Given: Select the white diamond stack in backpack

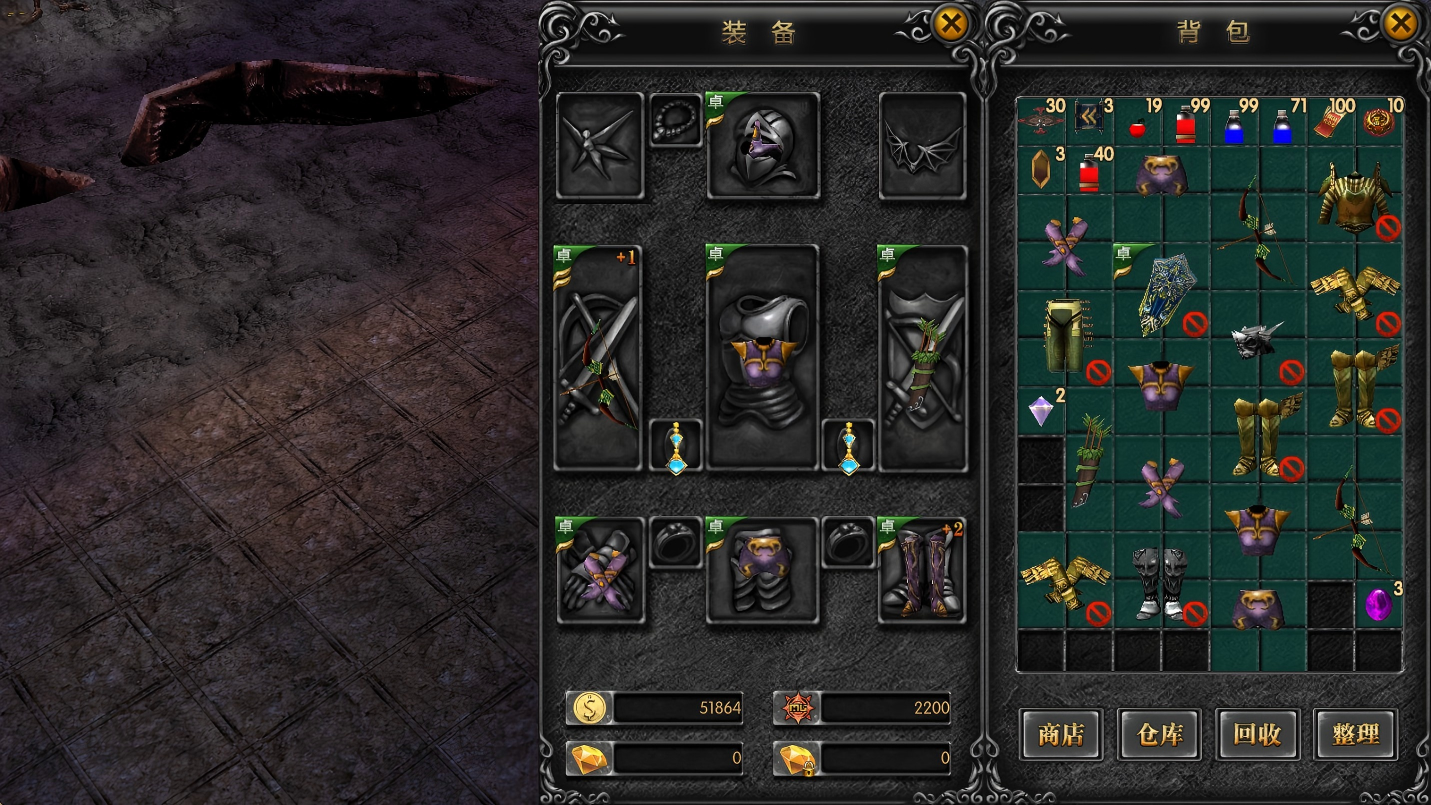Looking at the screenshot, I should click(1042, 410).
